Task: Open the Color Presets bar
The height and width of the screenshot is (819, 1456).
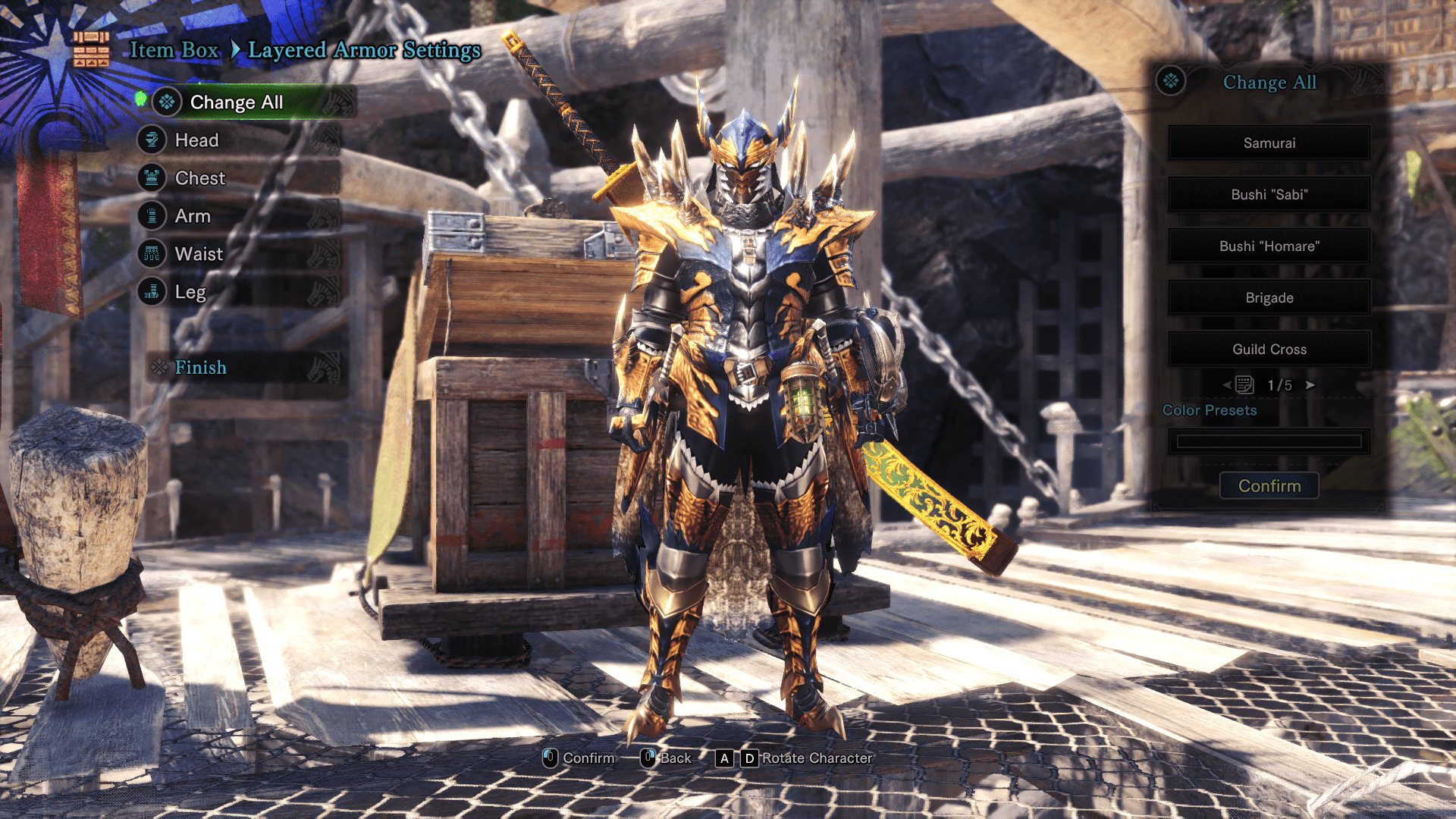Action: pyautogui.click(x=1269, y=441)
